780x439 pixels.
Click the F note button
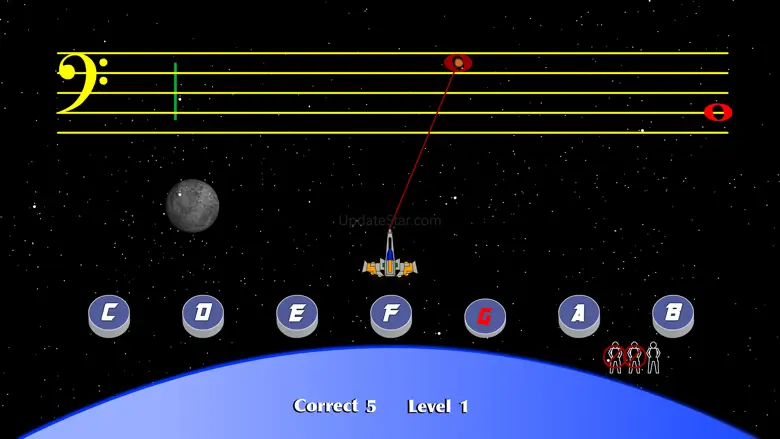(x=391, y=313)
